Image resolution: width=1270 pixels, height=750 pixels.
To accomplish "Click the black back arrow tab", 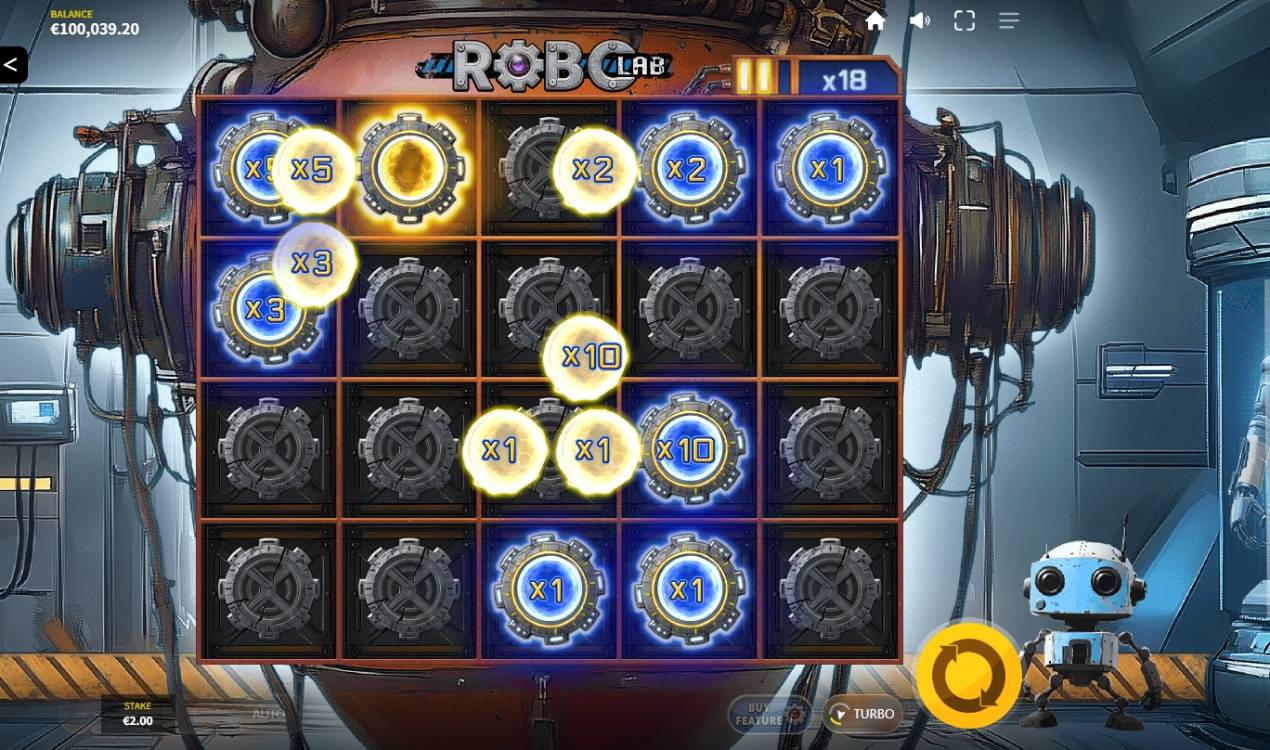I will 12,66.
